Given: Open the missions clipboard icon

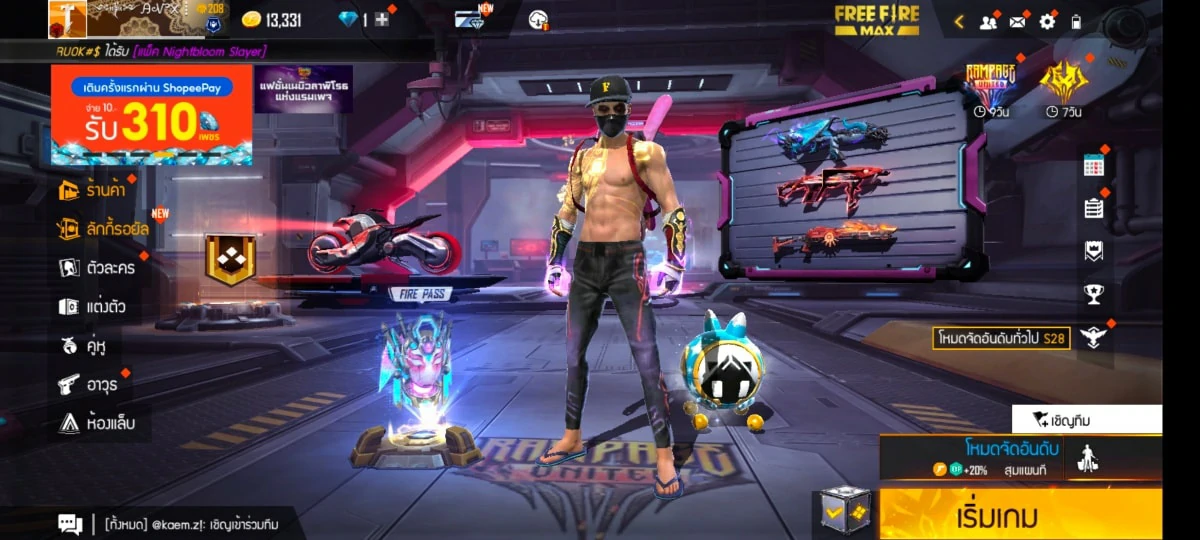Looking at the screenshot, I should click(1094, 208).
